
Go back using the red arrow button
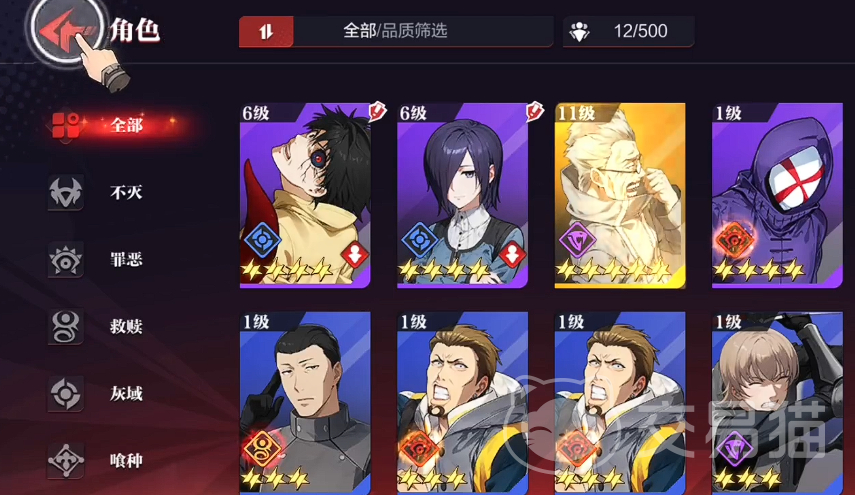(x=61, y=30)
